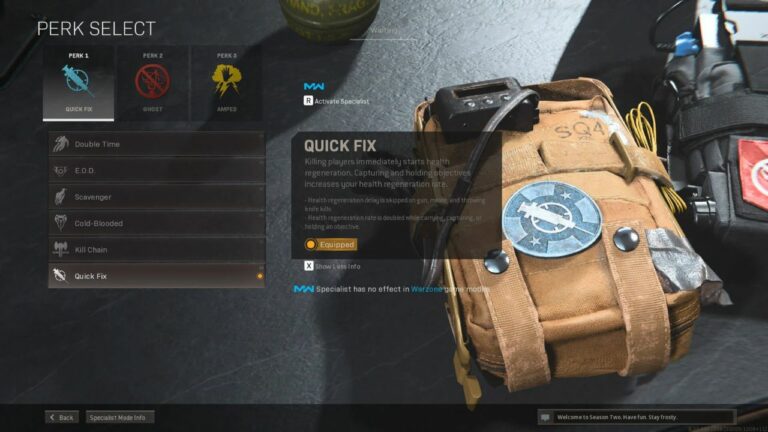Screen dimensions: 768x432
Task: Select the Kill Chain perk
Action: point(156,249)
